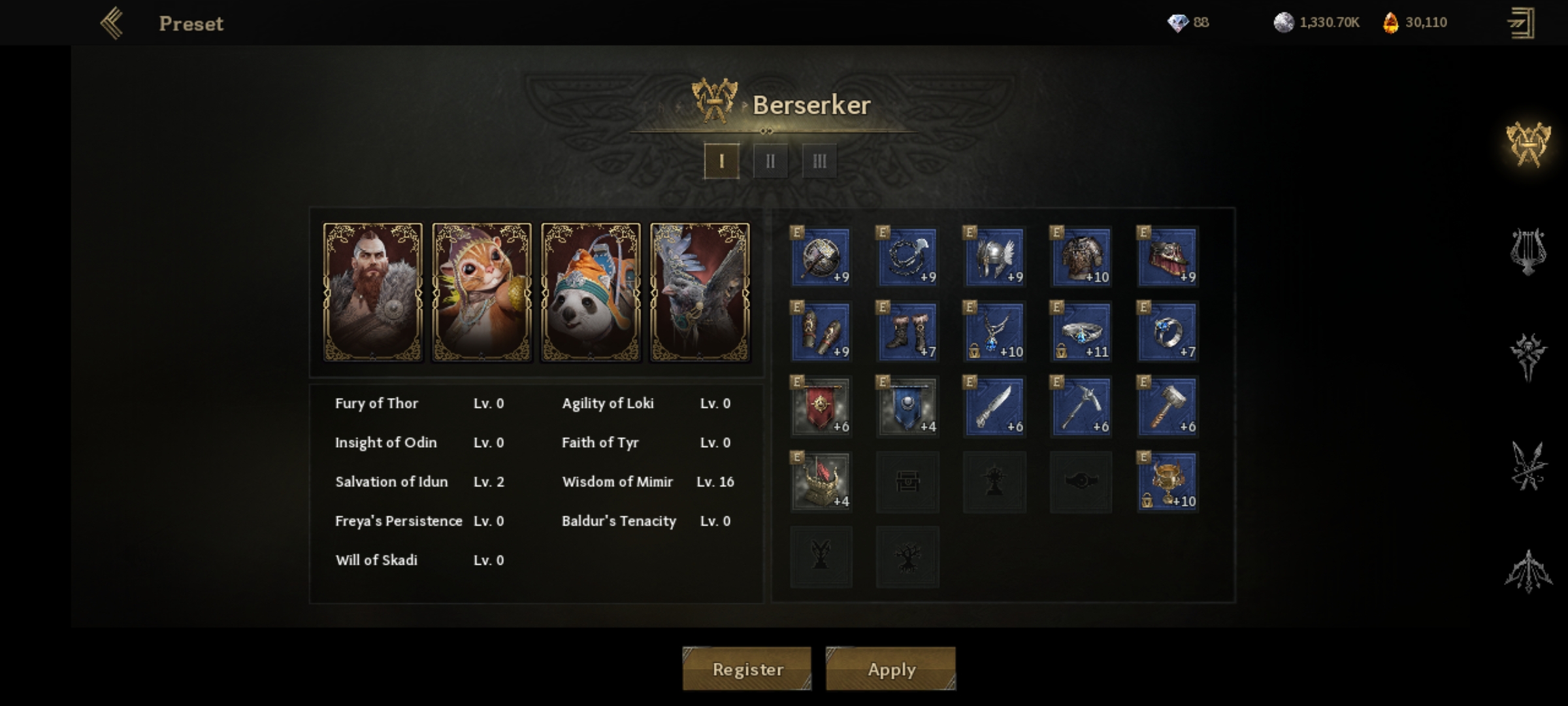Select the panda companion card
The height and width of the screenshot is (706, 1568).
(591, 292)
